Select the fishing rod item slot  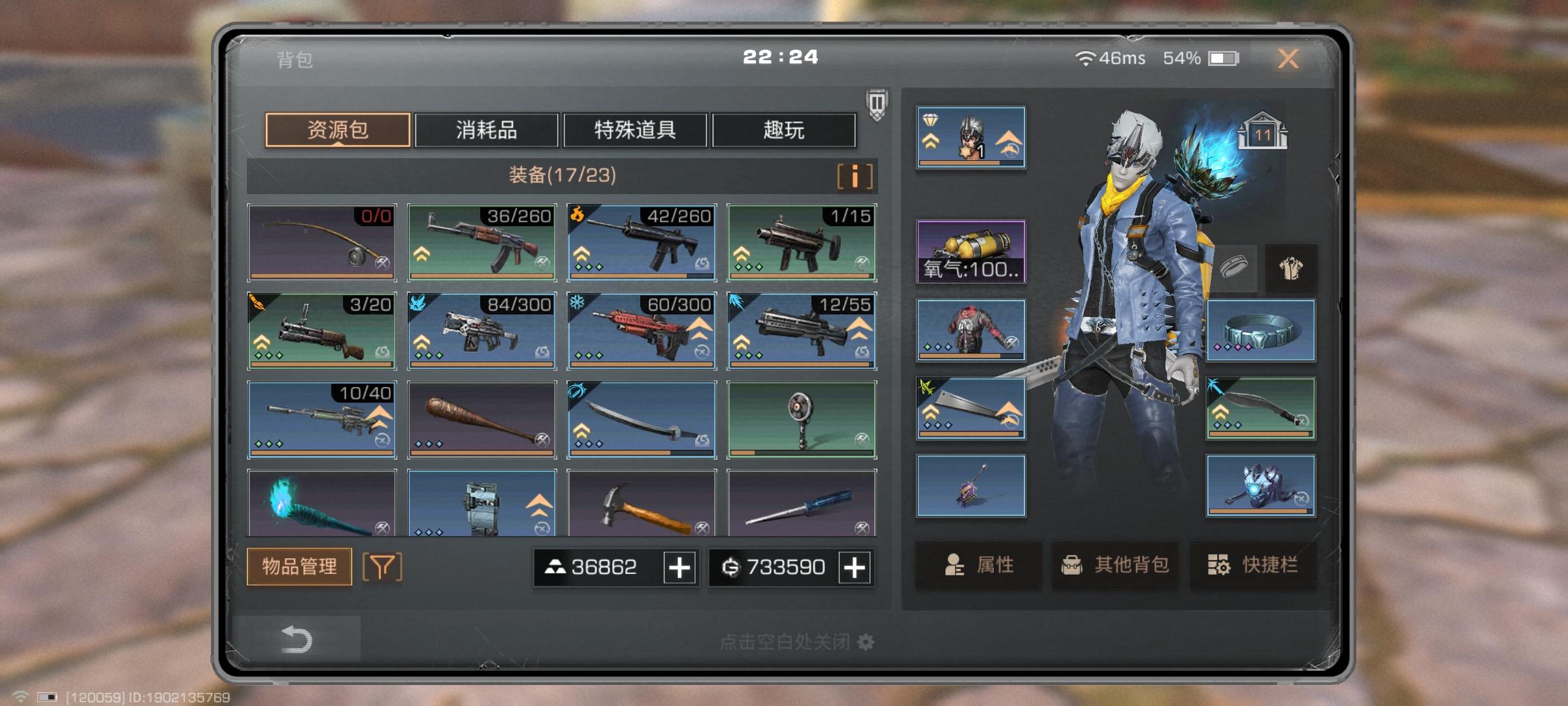click(x=321, y=243)
